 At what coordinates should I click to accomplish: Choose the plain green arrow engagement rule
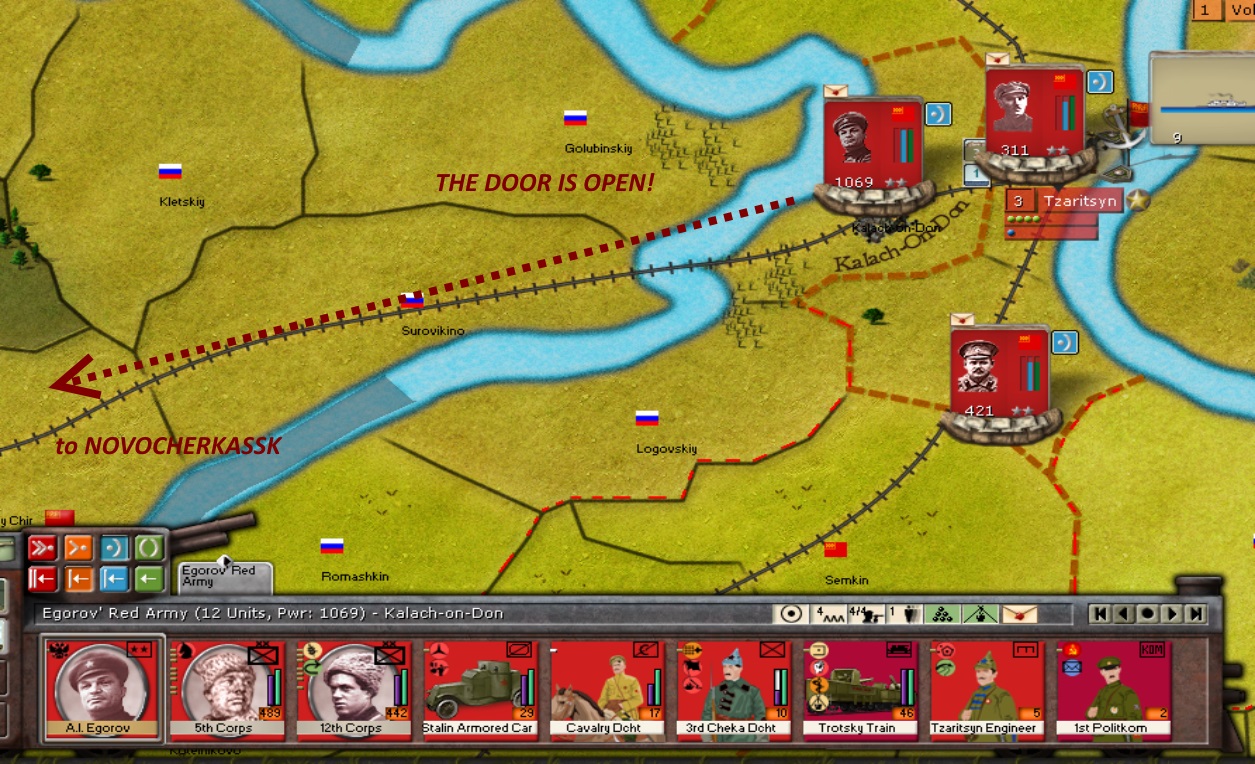[149, 578]
